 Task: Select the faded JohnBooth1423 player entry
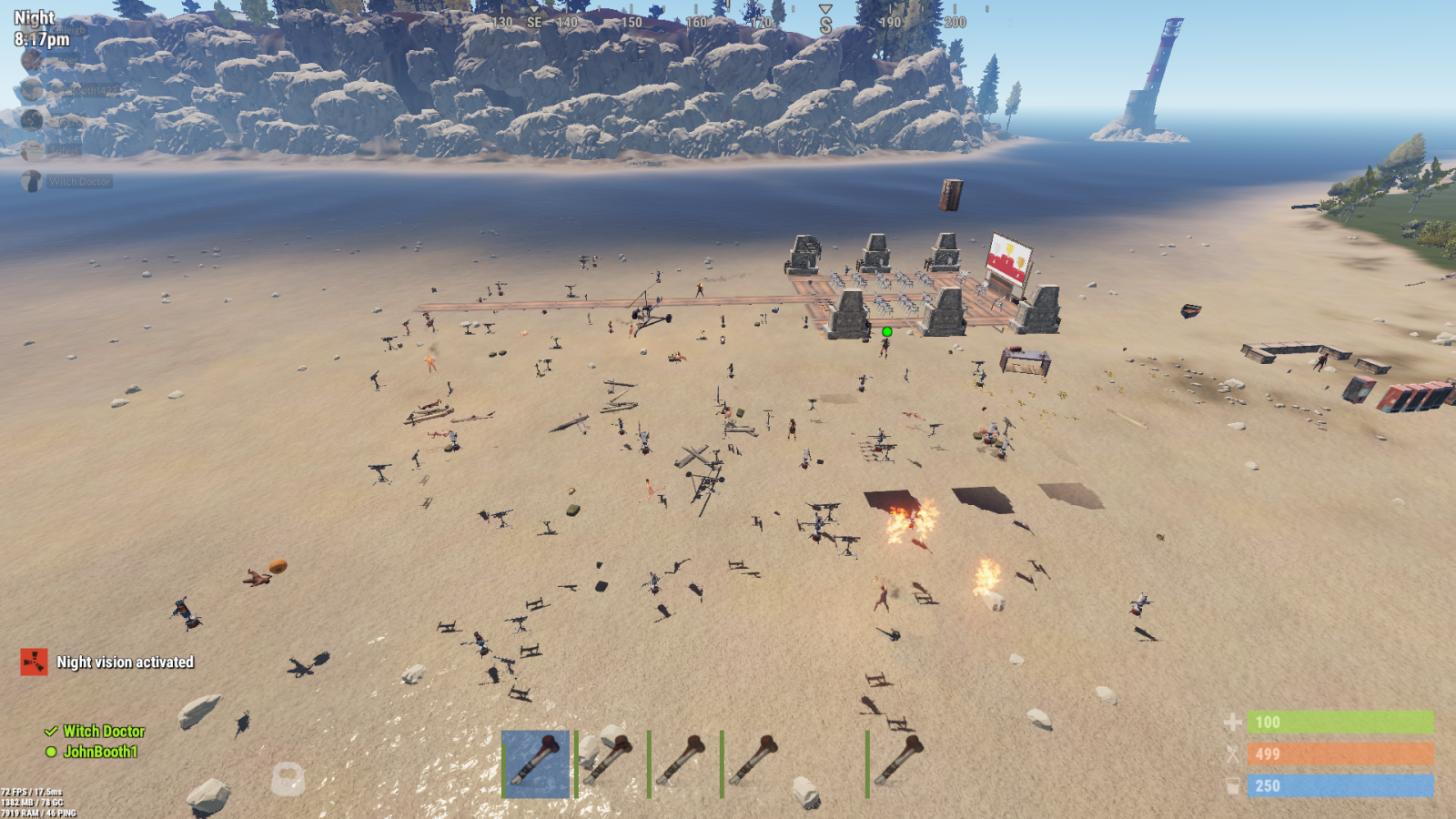82,90
